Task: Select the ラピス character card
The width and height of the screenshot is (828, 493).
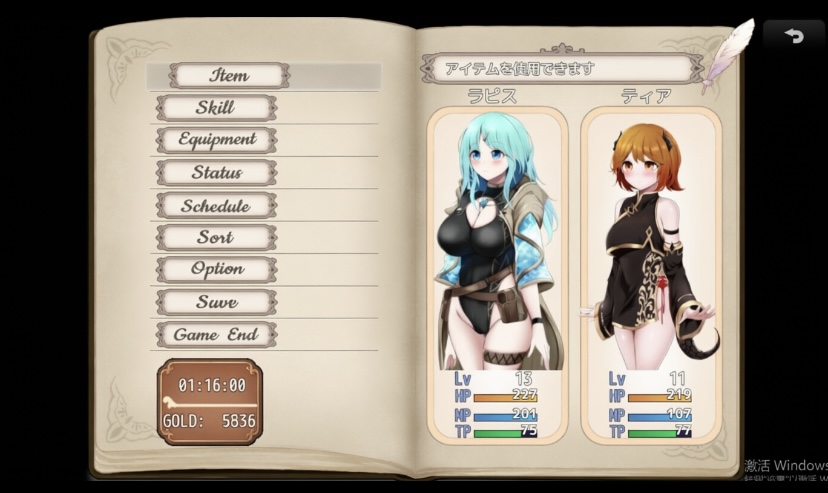Action: [x=497, y=270]
